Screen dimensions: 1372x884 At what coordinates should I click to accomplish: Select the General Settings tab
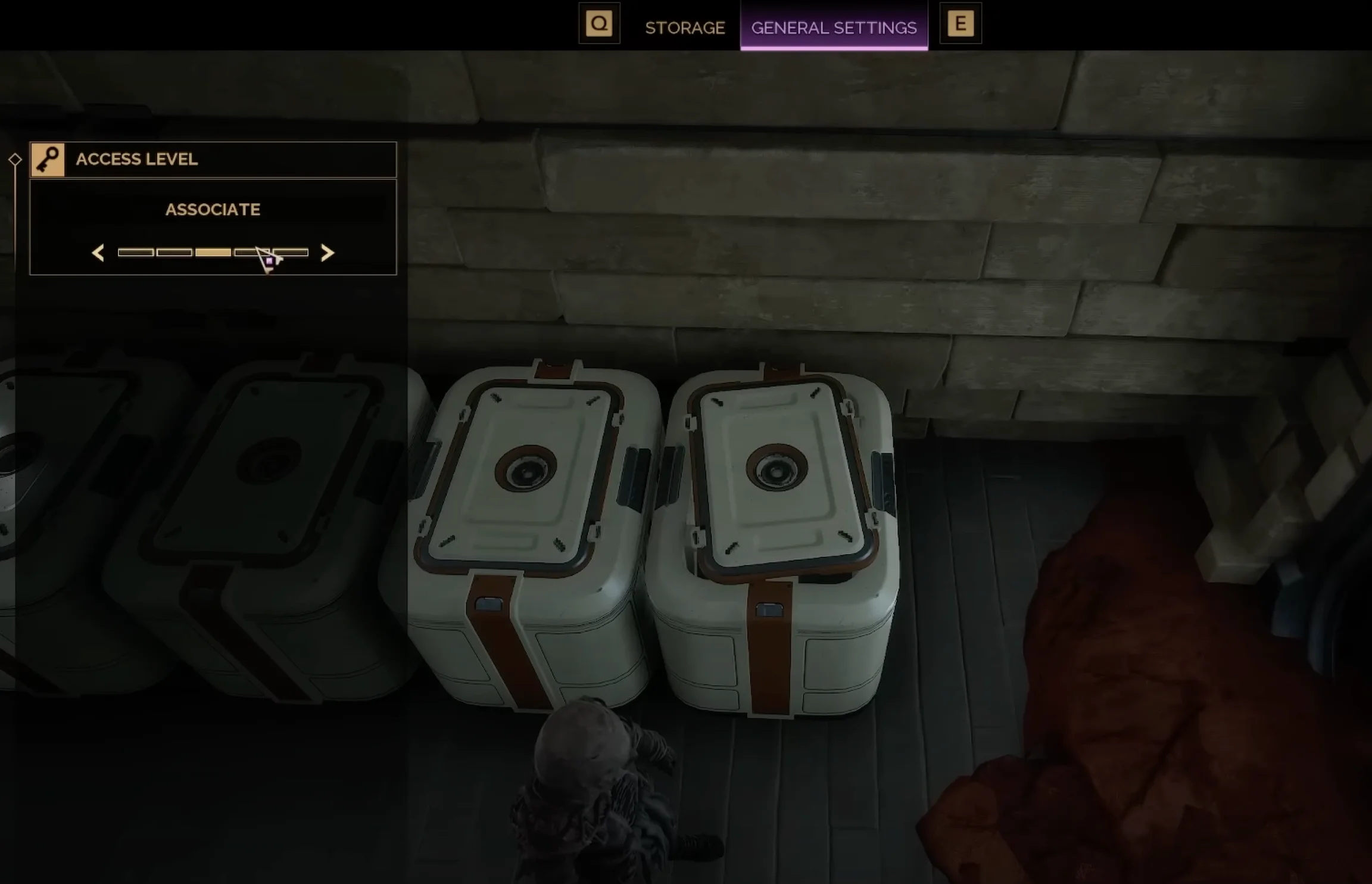click(834, 27)
